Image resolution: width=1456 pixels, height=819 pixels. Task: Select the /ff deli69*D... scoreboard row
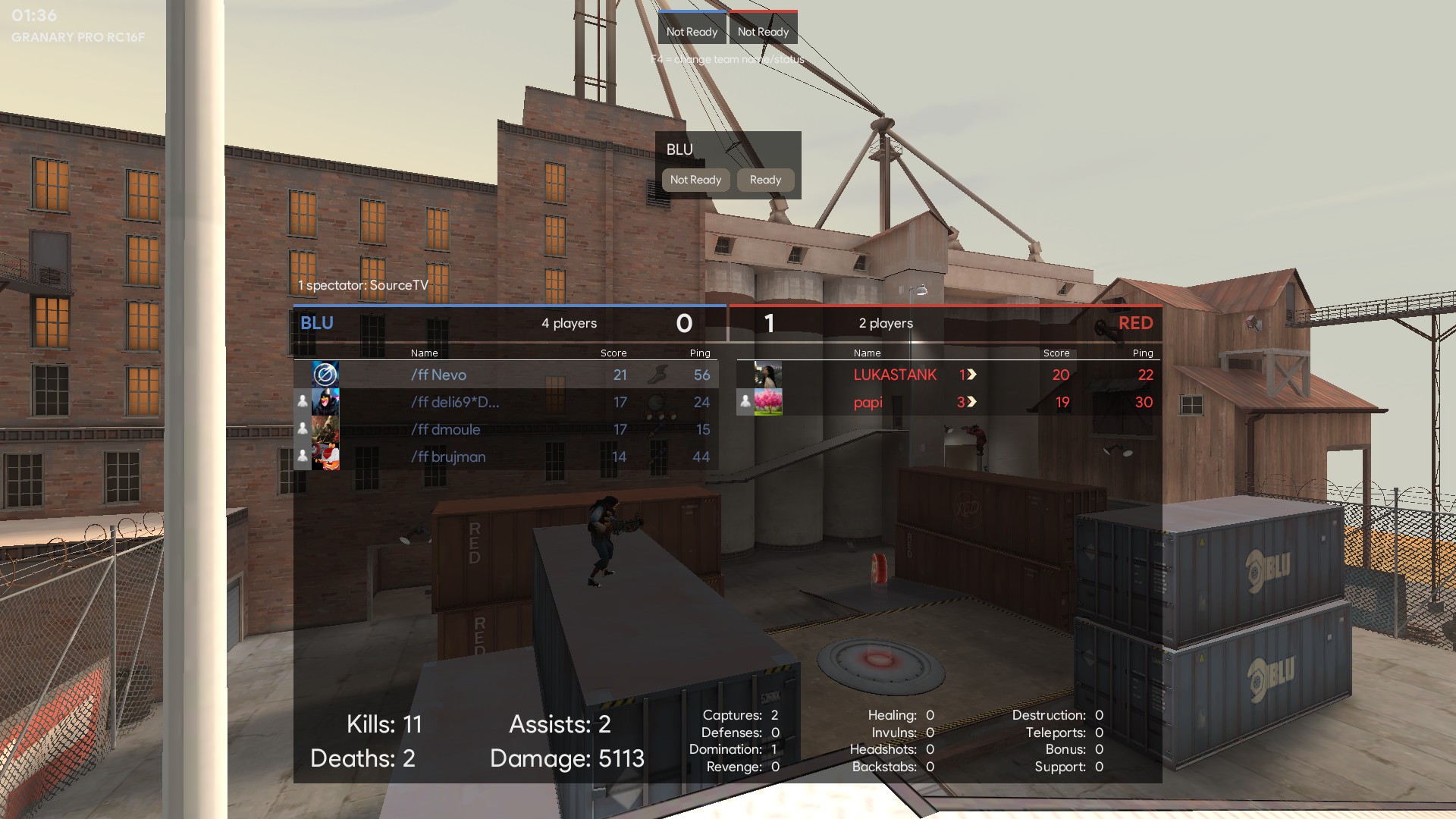point(455,402)
